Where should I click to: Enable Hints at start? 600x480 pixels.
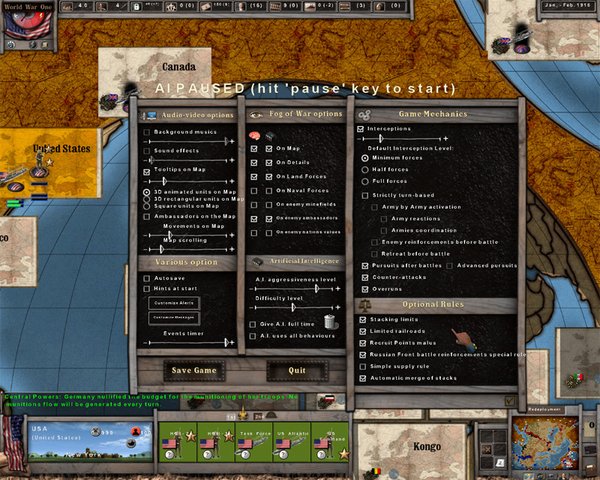[x=147, y=286]
